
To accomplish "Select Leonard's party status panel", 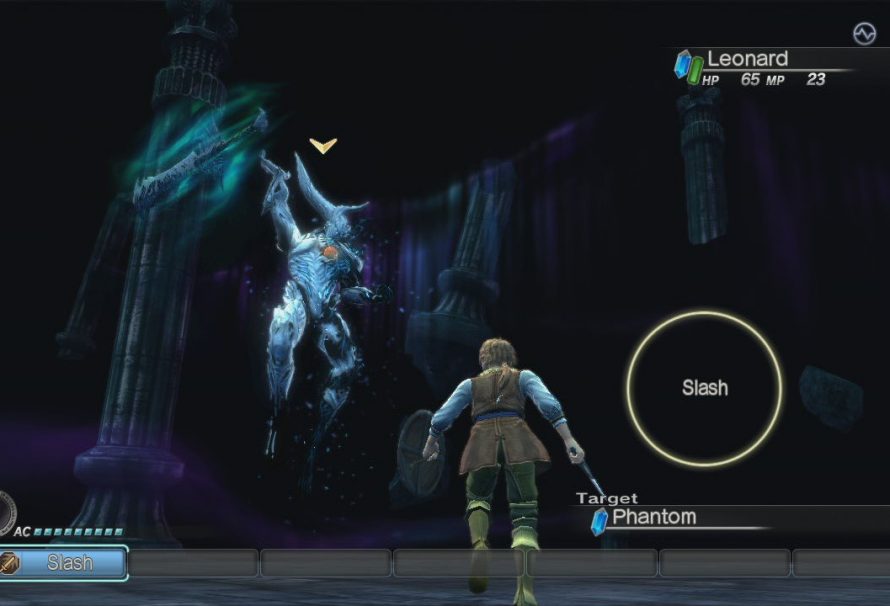I will (x=765, y=66).
